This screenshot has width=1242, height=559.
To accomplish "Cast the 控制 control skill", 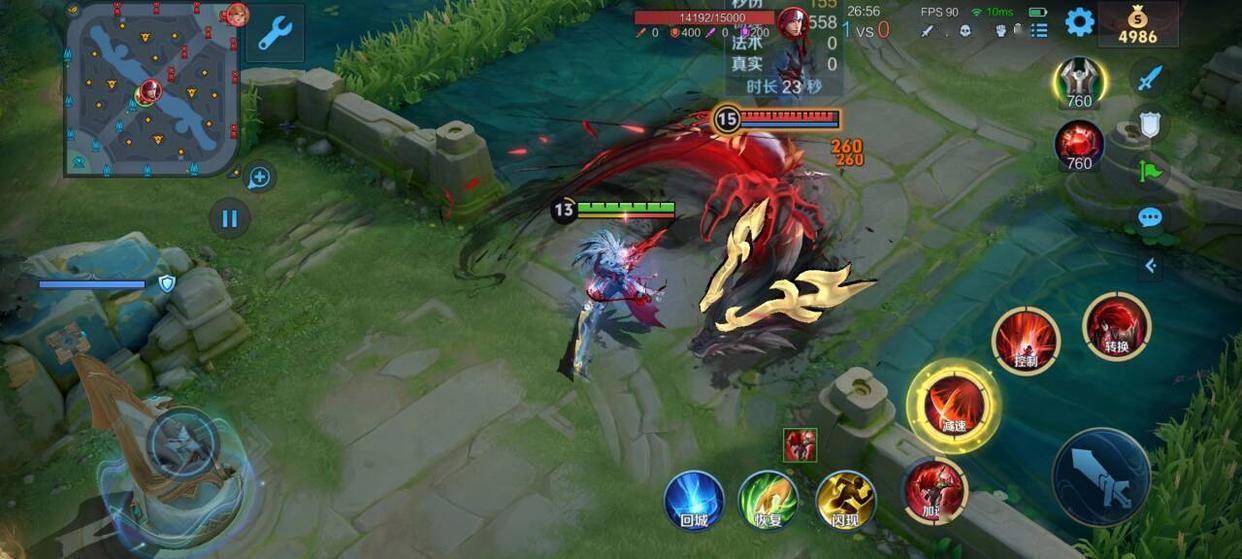I will pyautogui.click(x=1025, y=341).
